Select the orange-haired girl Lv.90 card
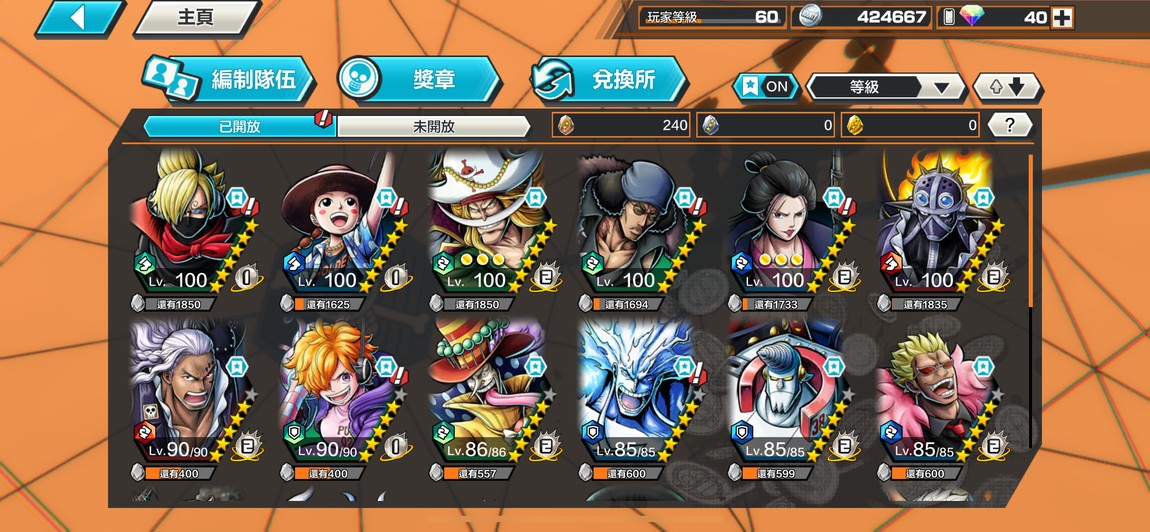Viewport: 1150px width, 532px height. [x=338, y=395]
